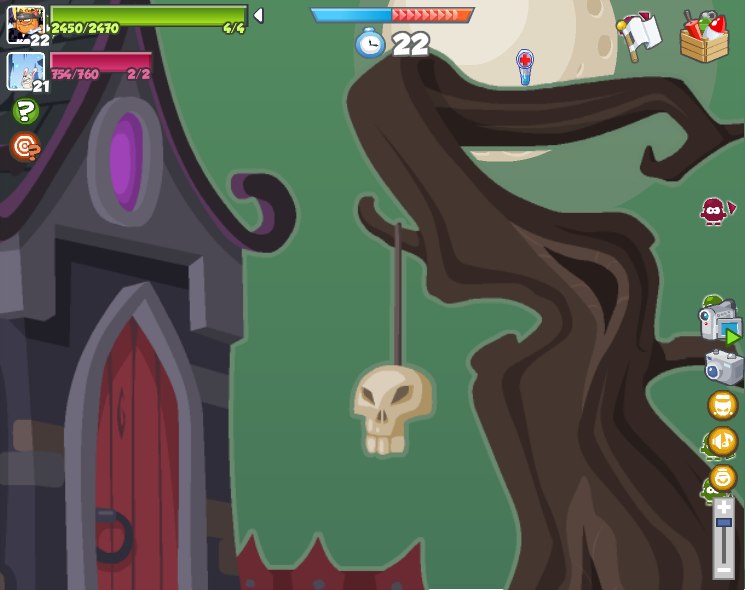745x590 pixels.
Task: Raise the white surrender flag
Action: (638, 35)
